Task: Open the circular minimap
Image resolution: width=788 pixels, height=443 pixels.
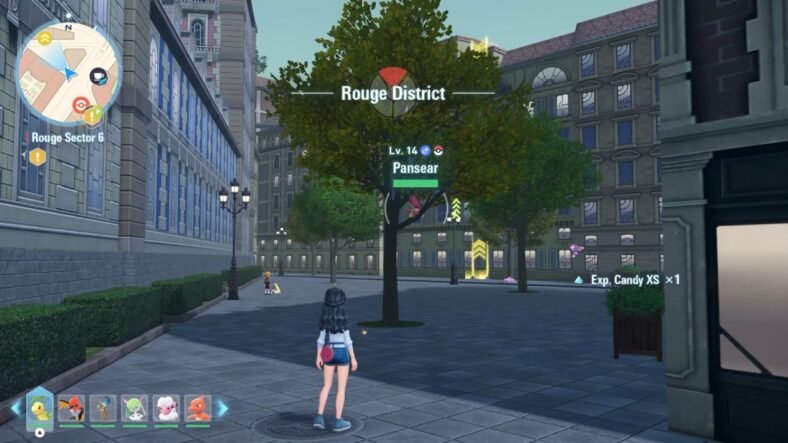Action: 67,73
